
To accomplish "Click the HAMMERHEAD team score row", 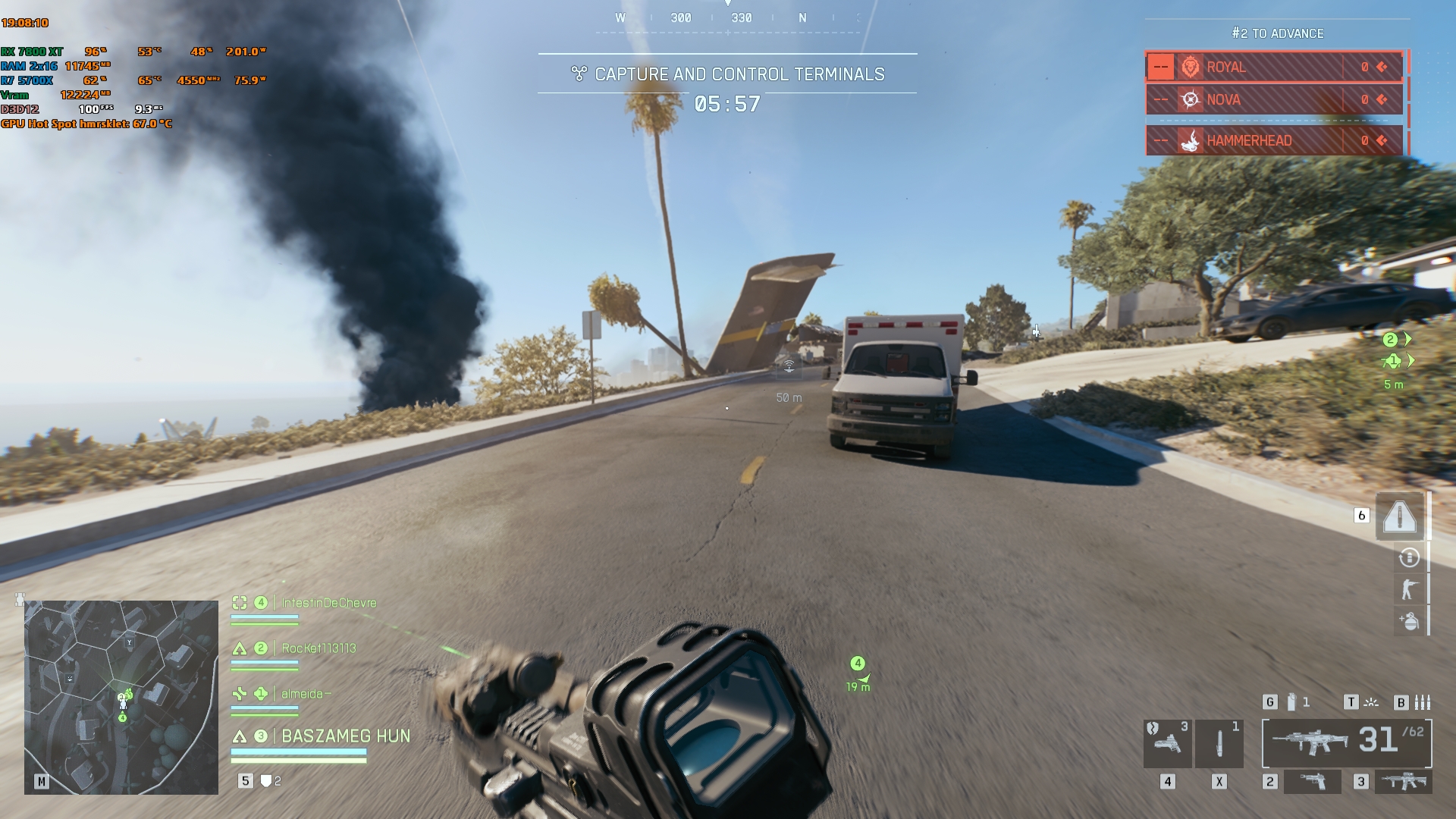I will tap(1274, 140).
